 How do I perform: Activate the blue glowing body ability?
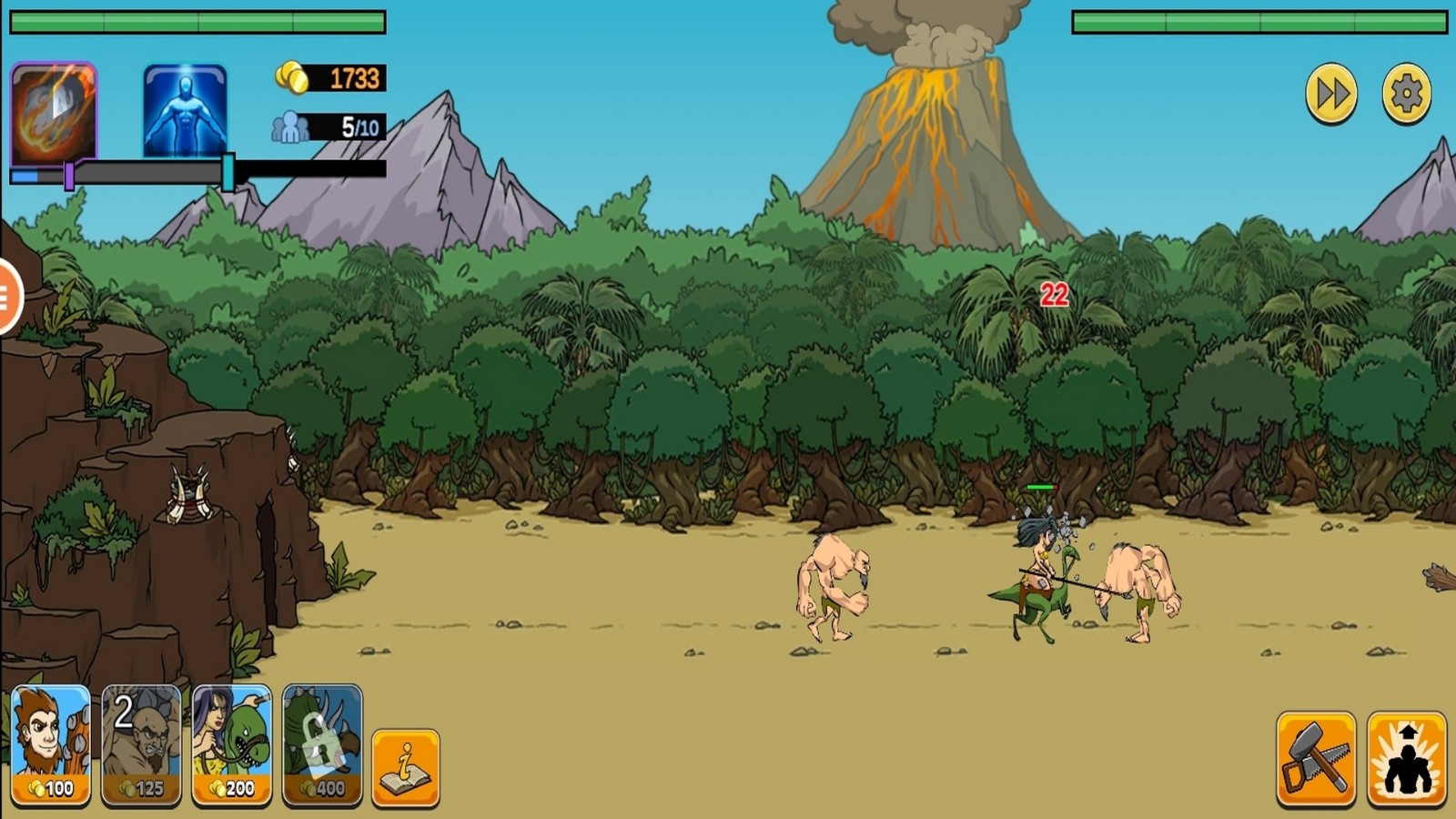[x=185, y=111]
